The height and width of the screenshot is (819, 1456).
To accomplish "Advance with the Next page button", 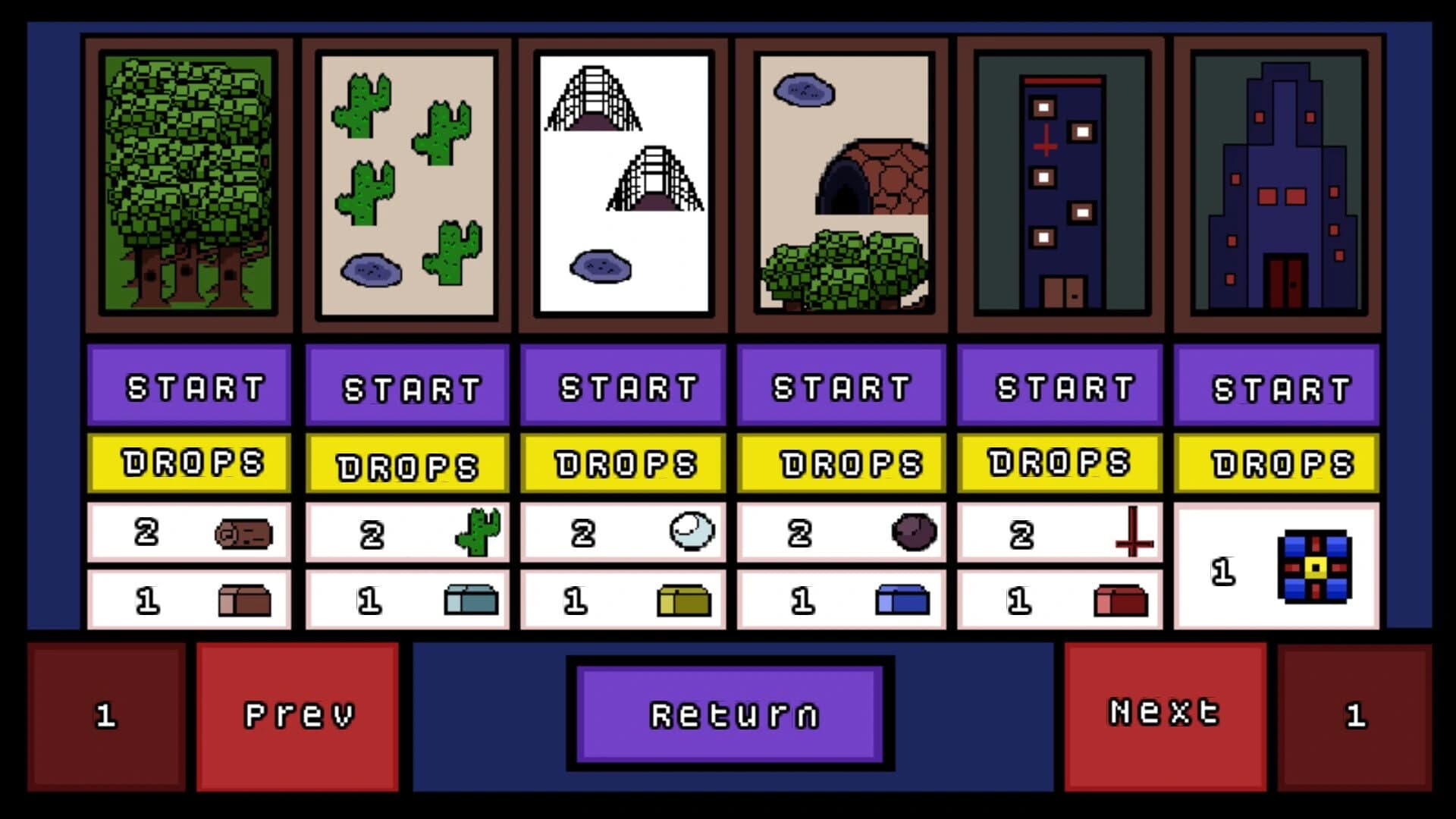I will [1163, 713].
